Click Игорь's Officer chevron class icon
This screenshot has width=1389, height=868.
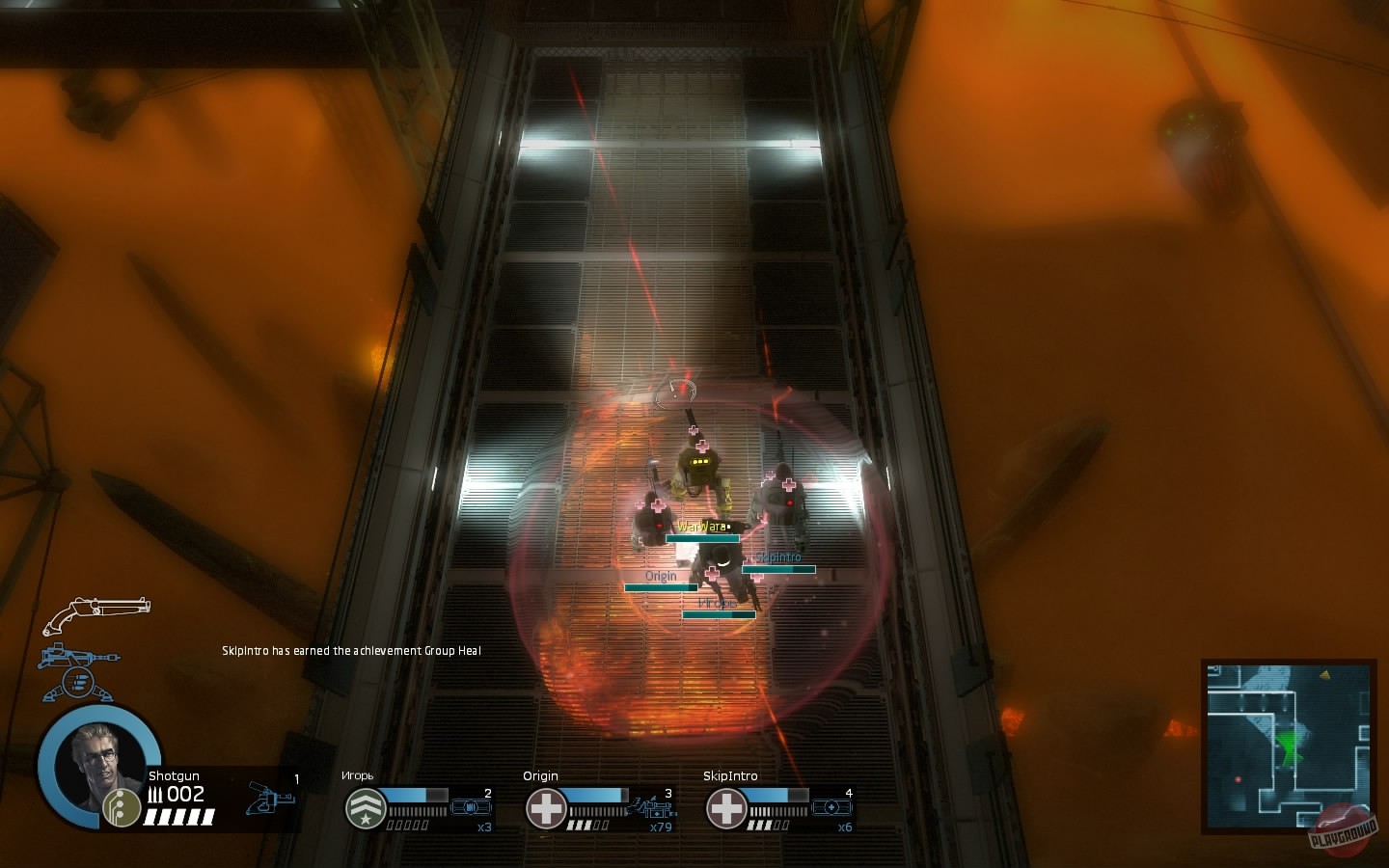364,807
